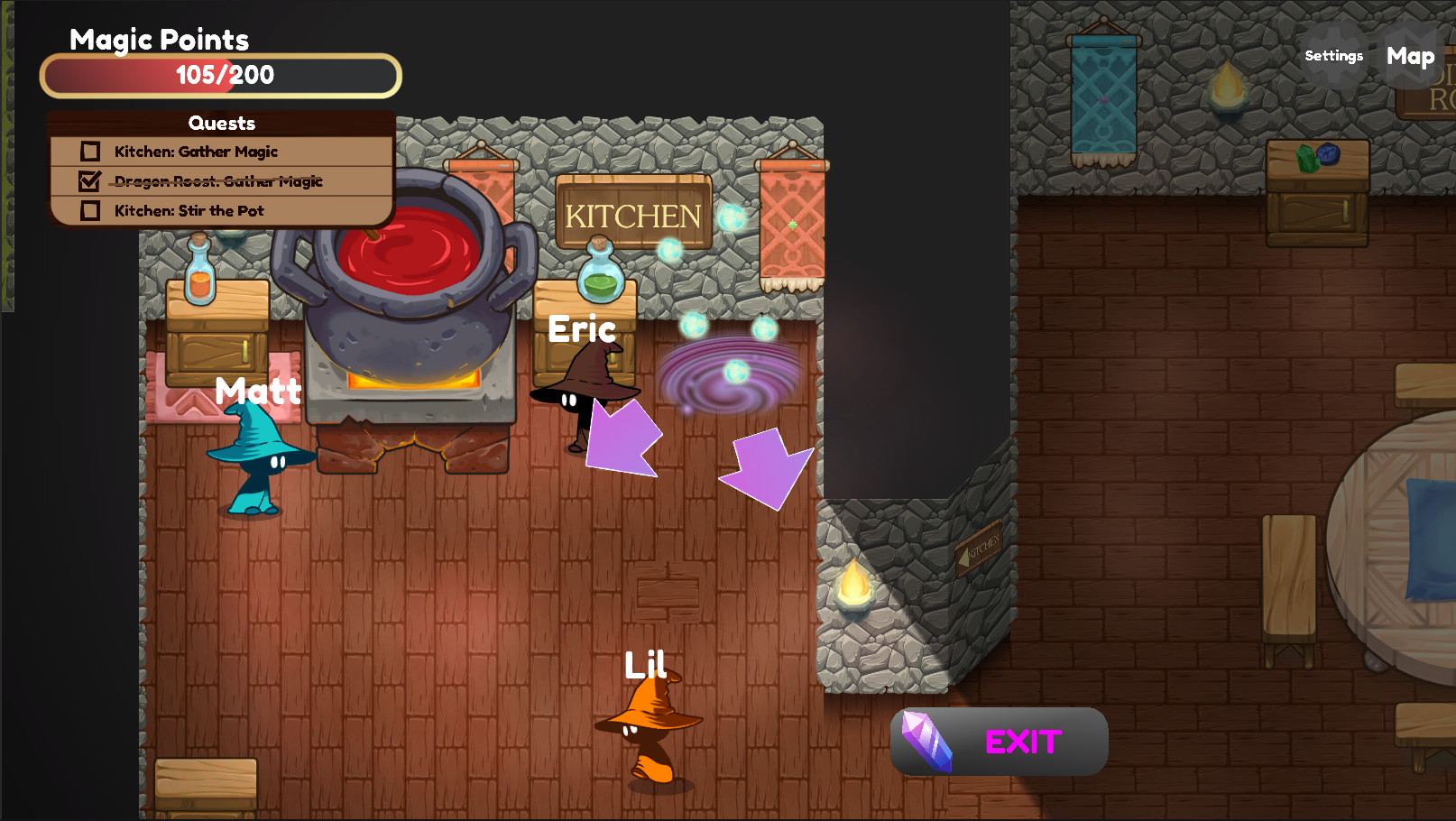The image size is (1456, 821).
Task: Click the green potion jar above Eric
Action: pyautogui.click(x=603, y=275)
